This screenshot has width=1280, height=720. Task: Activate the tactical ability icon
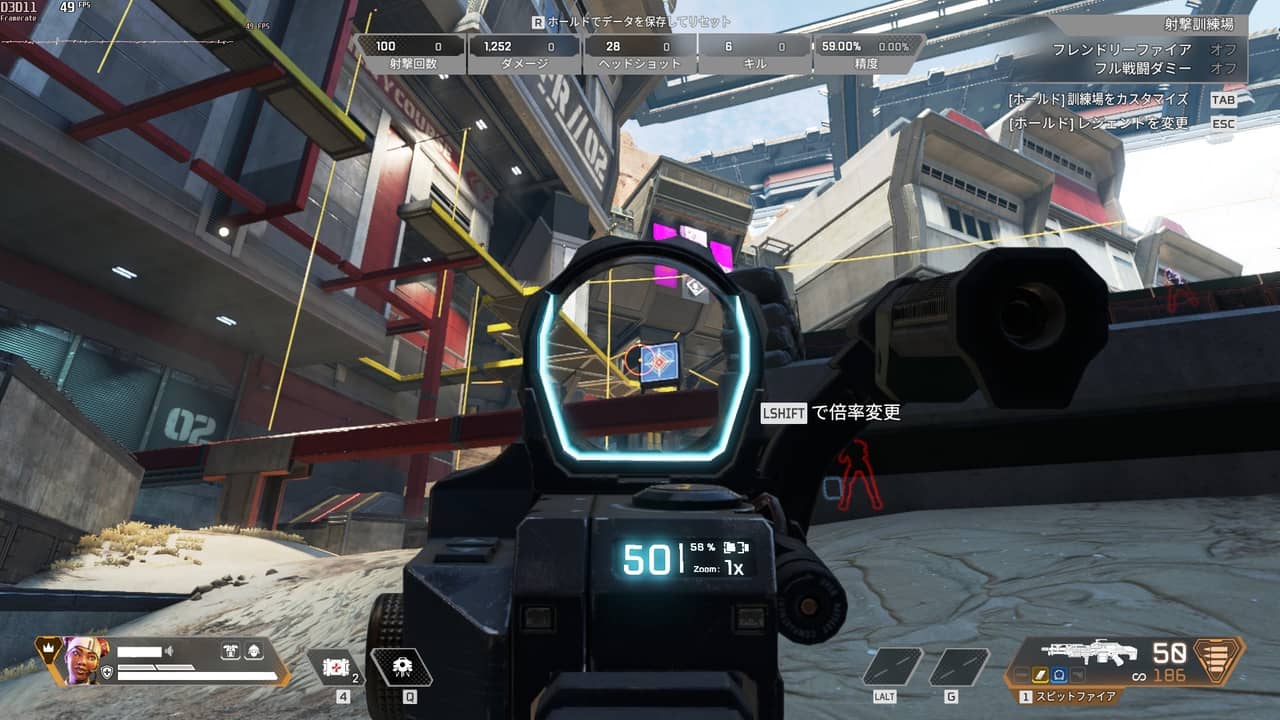[x=401, y=667]
